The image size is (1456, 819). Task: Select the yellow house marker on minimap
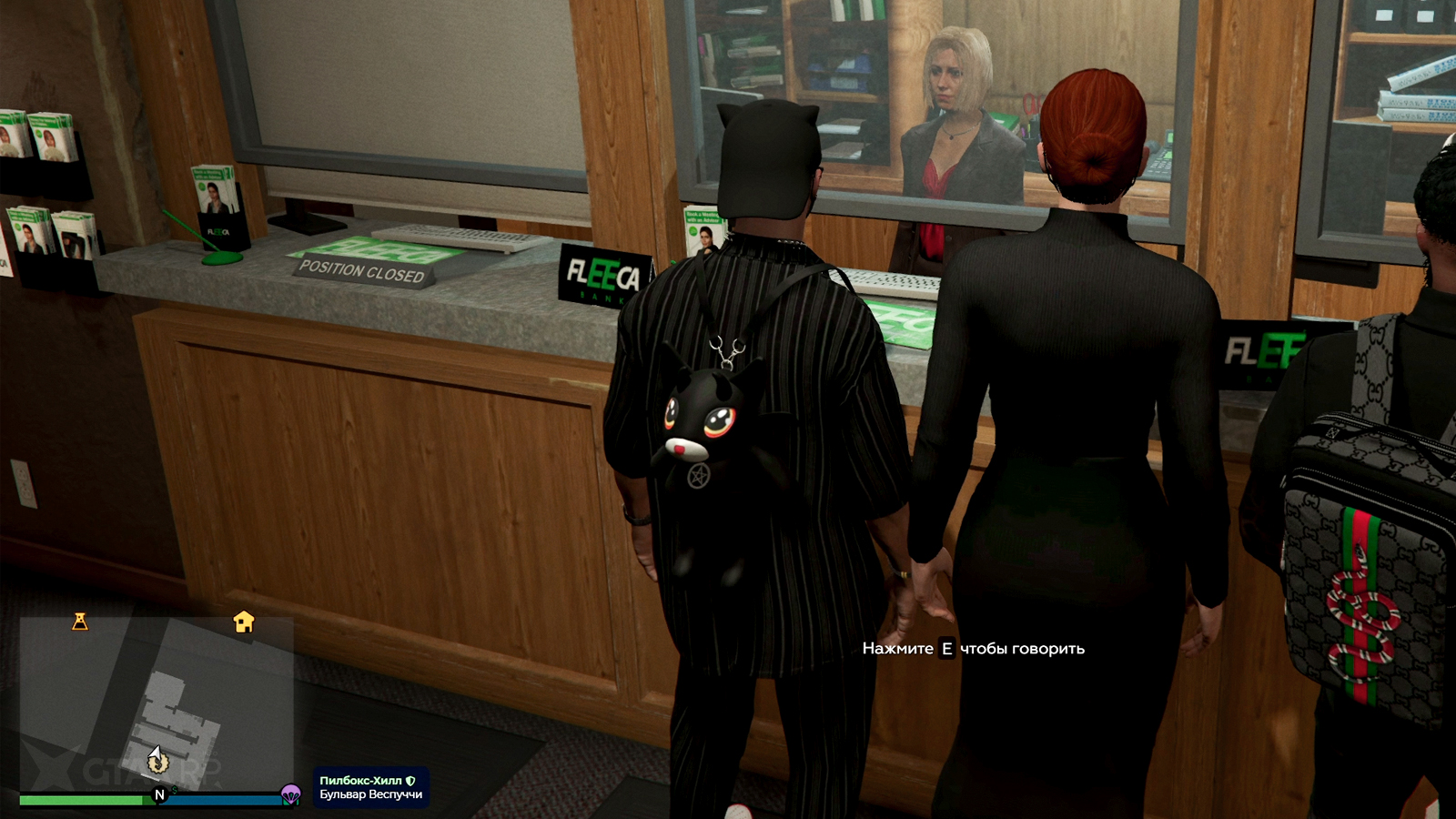(x=243, y=622)
